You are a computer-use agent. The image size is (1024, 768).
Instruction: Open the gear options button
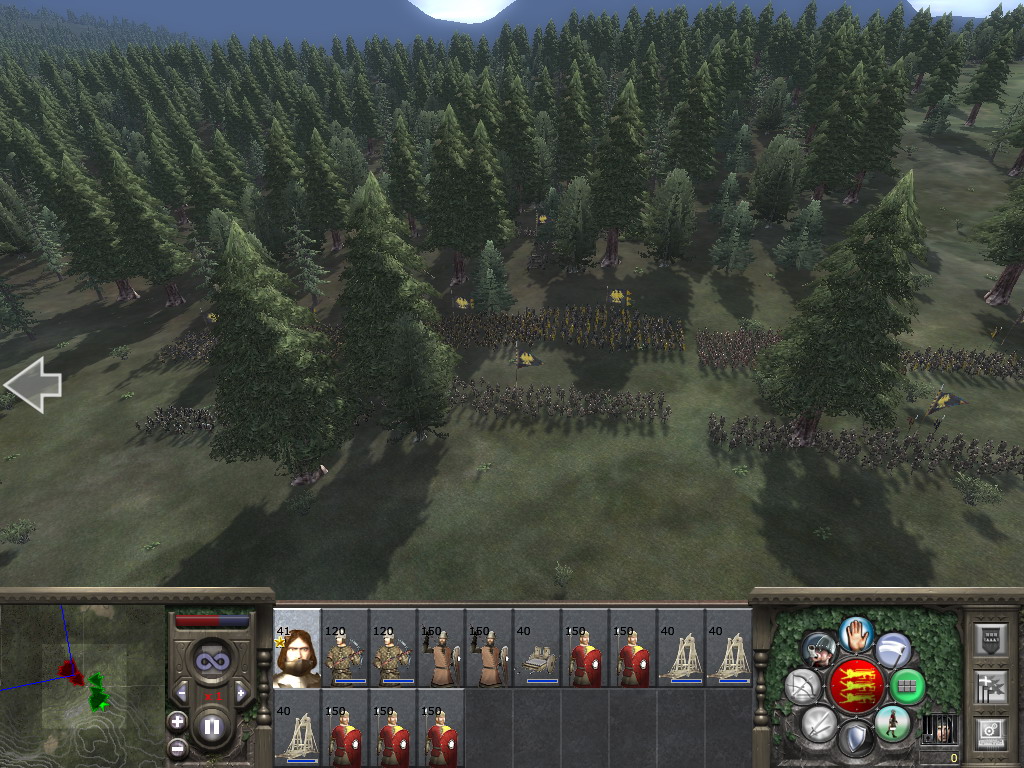(989, 731)
